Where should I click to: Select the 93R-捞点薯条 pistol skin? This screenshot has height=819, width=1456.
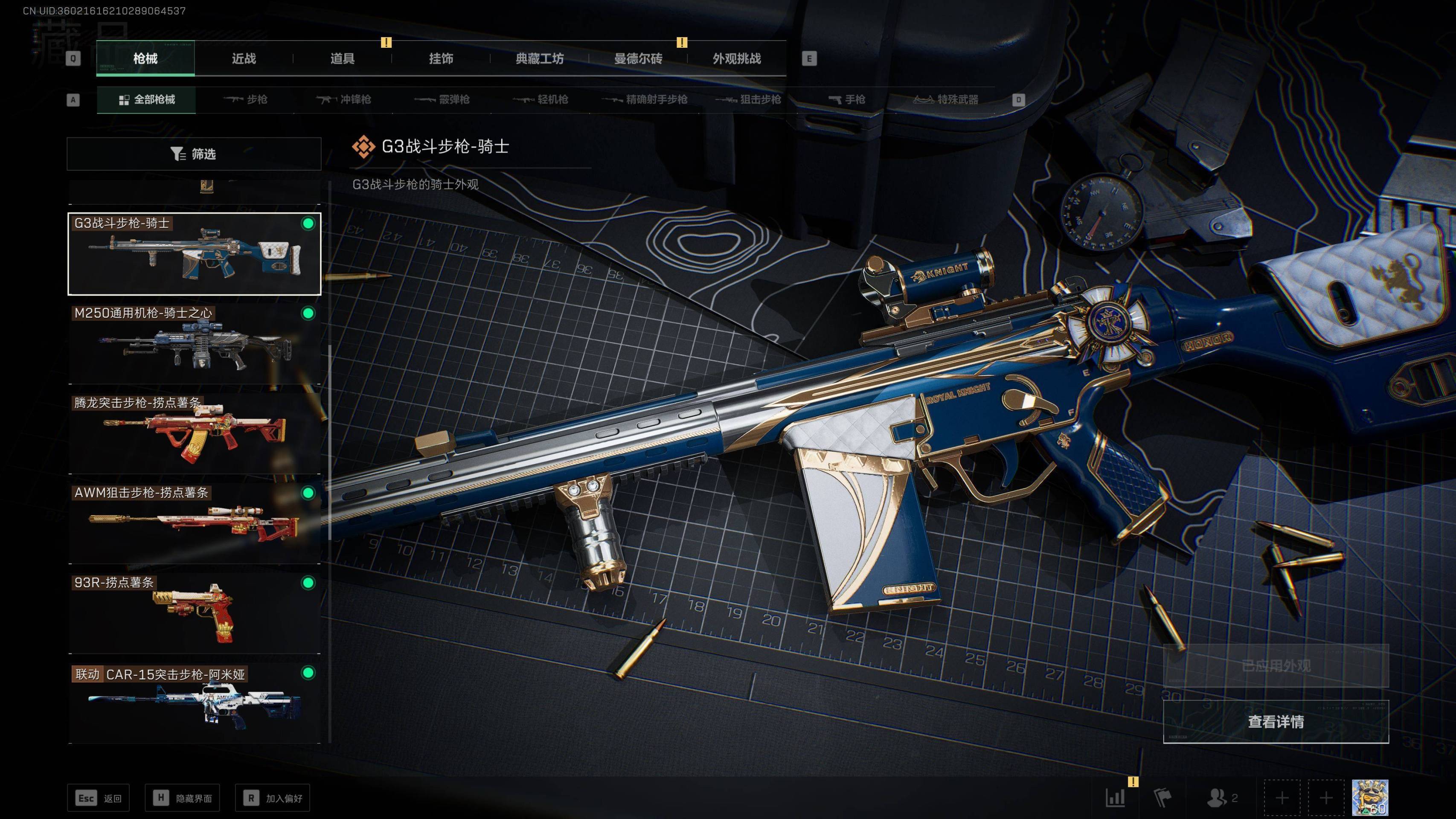[194, 613]
